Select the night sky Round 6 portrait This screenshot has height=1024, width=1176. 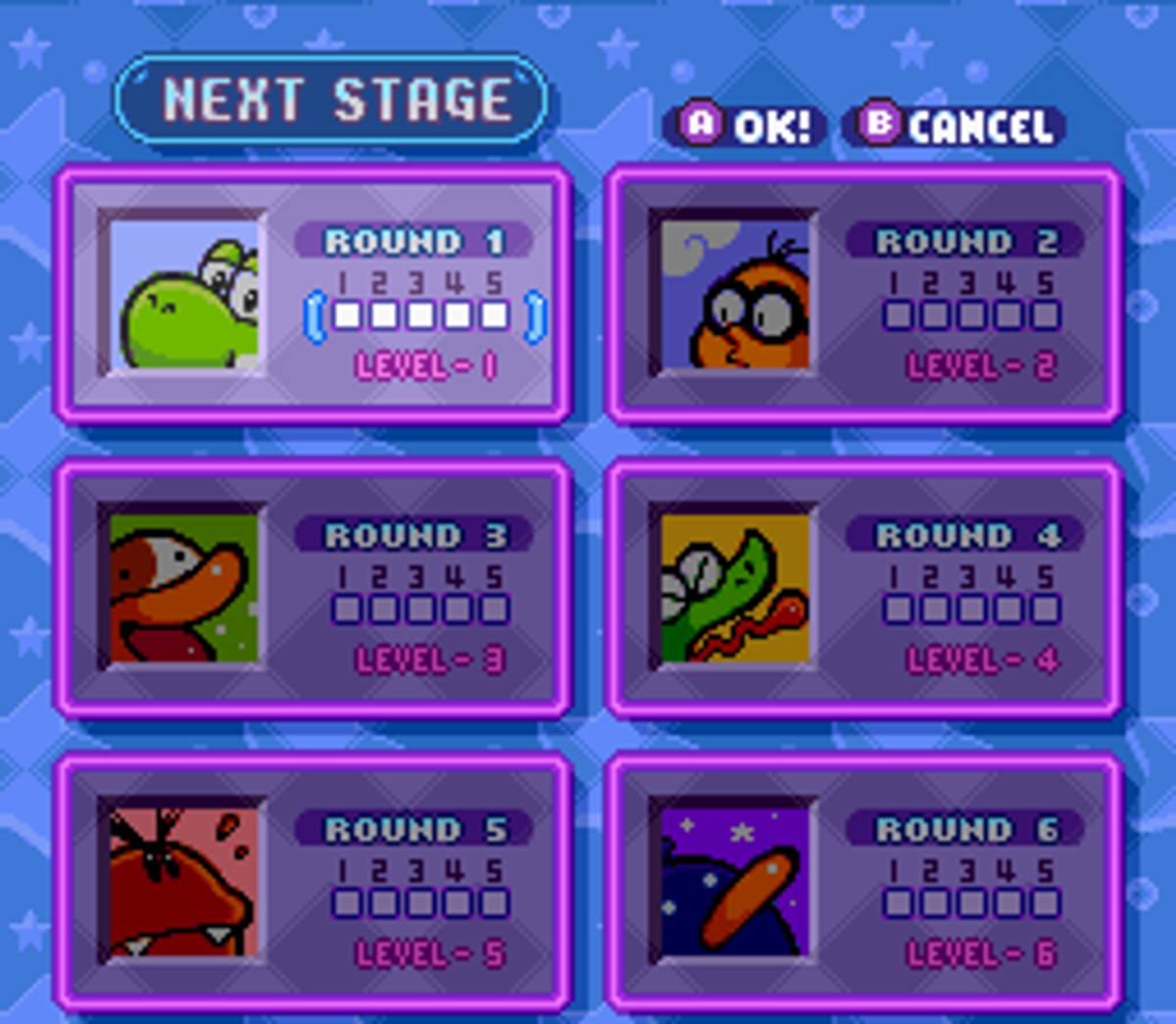coord(735,882)
